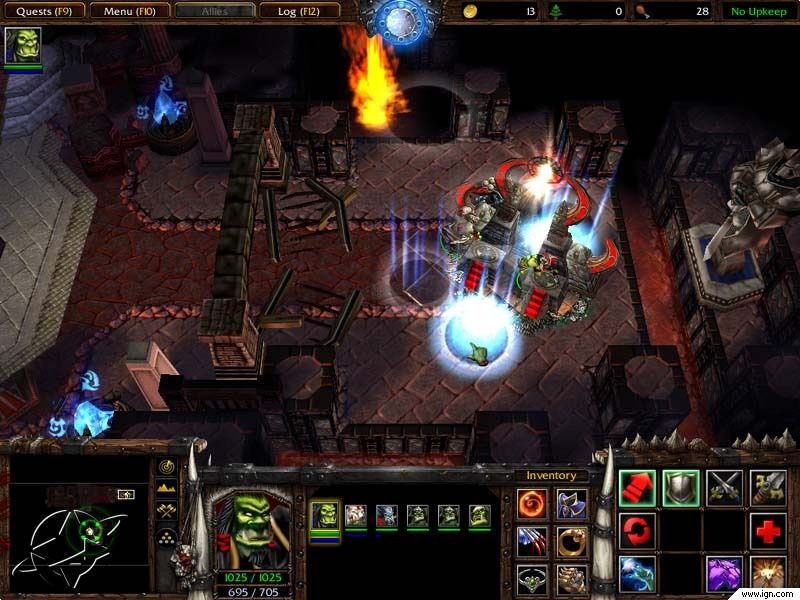Open hero abilities with the red cross

tap(768, 531)
